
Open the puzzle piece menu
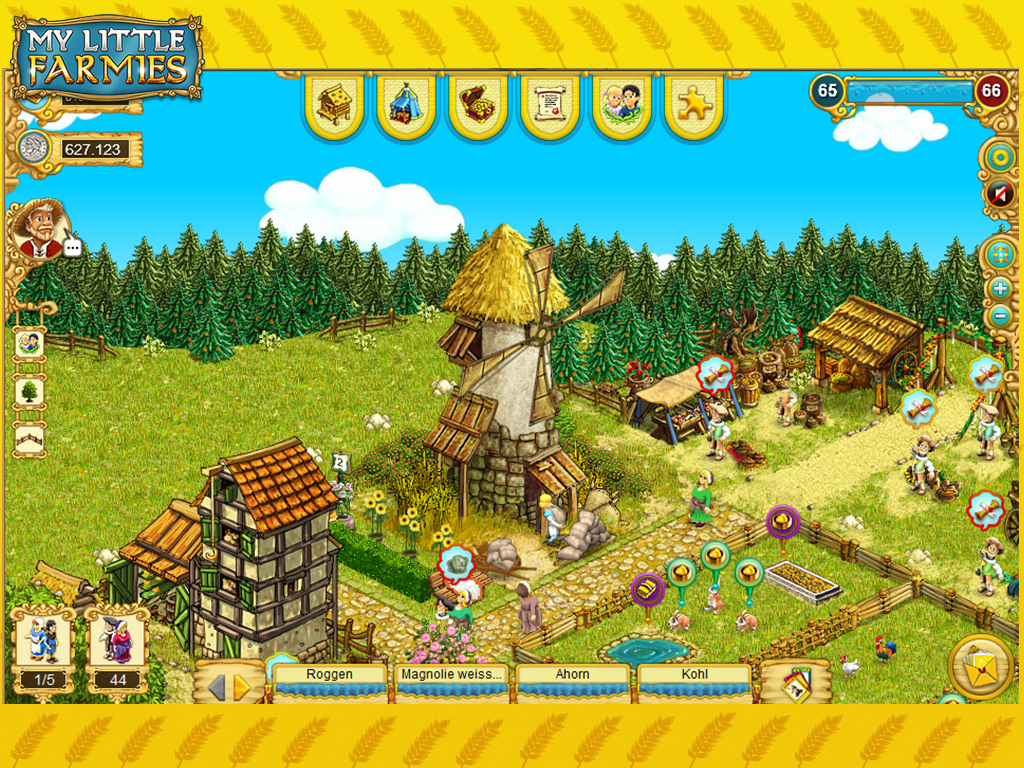click(694, 103)
